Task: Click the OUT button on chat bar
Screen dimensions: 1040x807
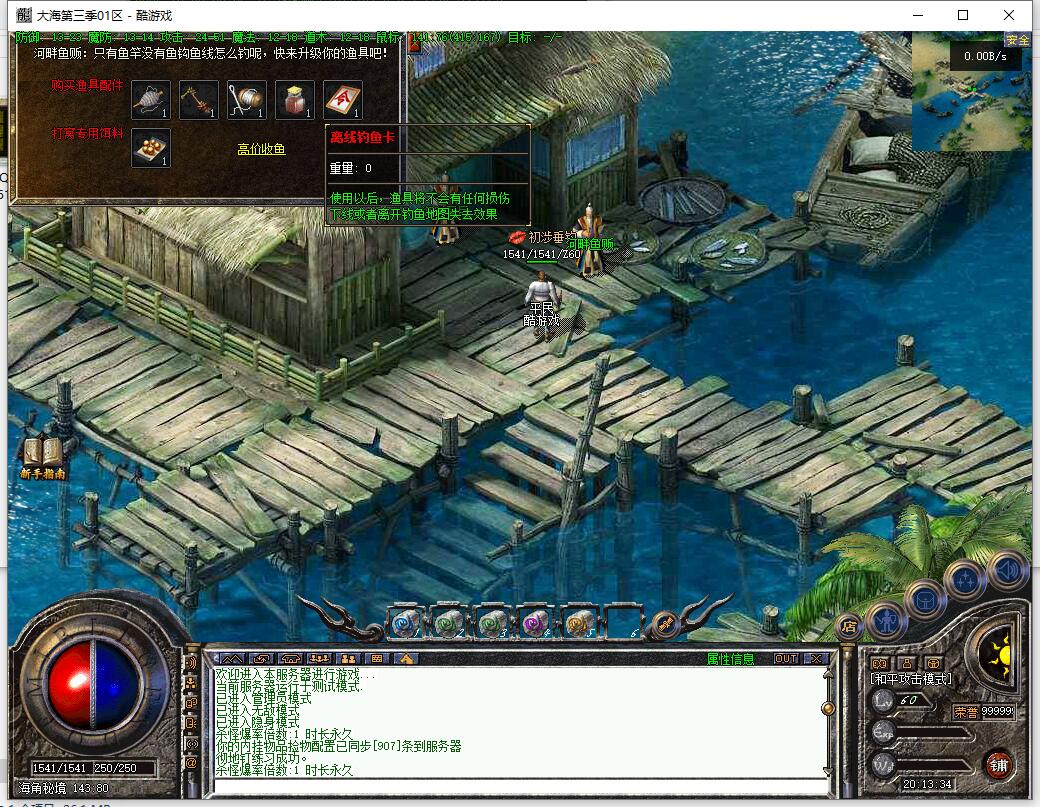Action: point(786,658)
